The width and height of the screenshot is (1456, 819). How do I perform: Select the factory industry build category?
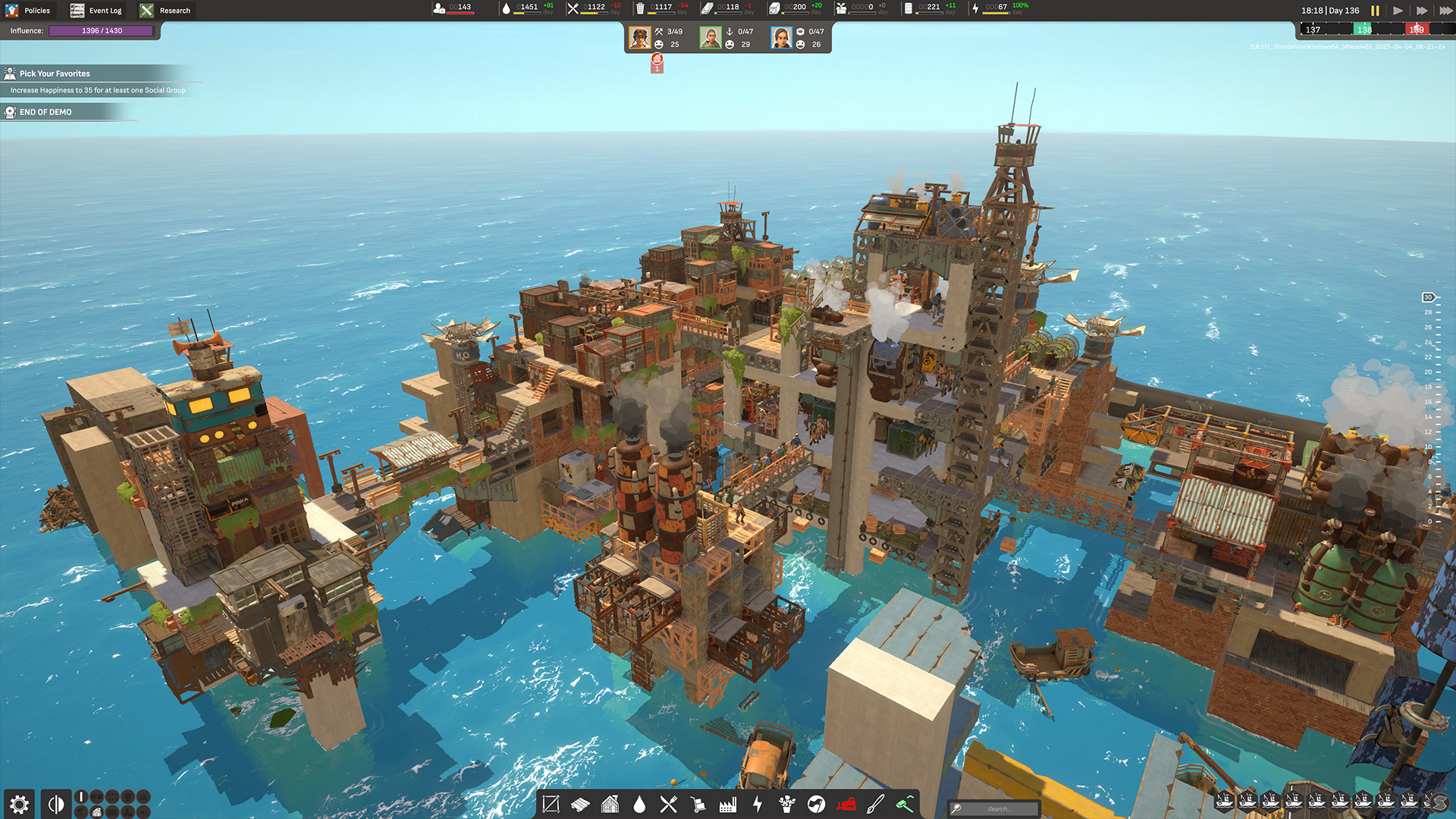728,805
